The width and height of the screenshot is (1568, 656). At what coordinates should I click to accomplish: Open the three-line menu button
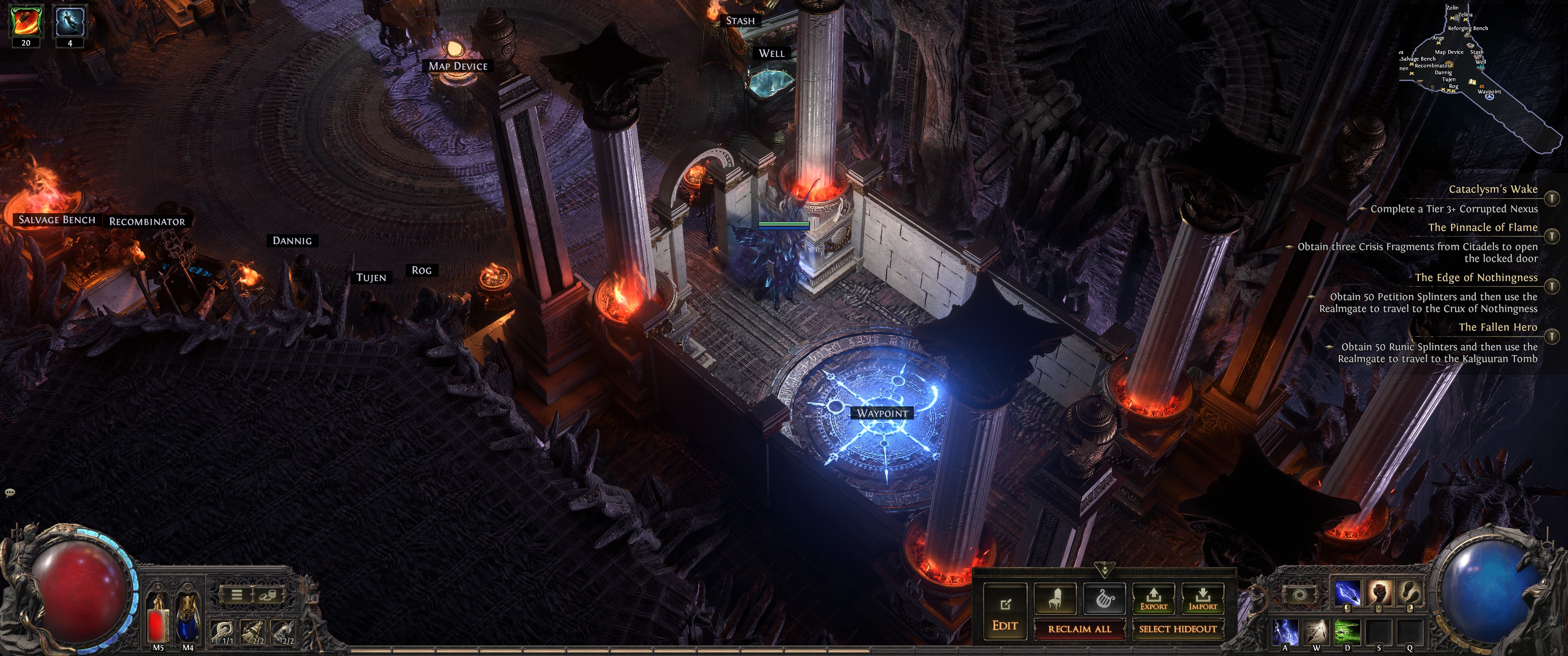point(237,594)
